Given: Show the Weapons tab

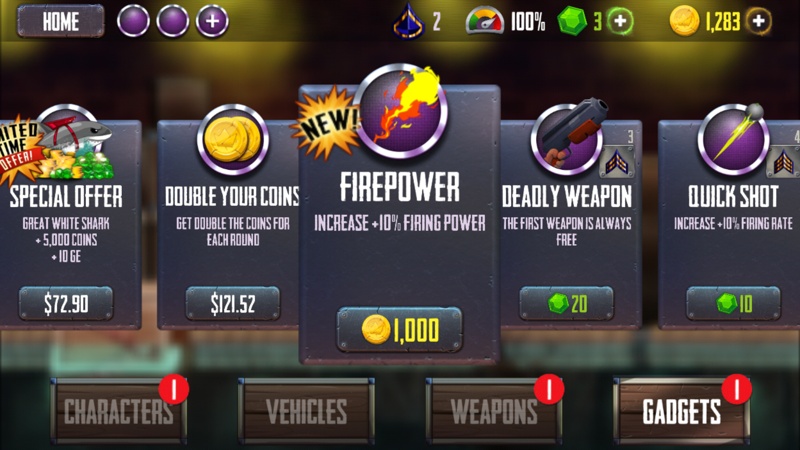Looking at the screenshot, I should click(x=494, y=411).
